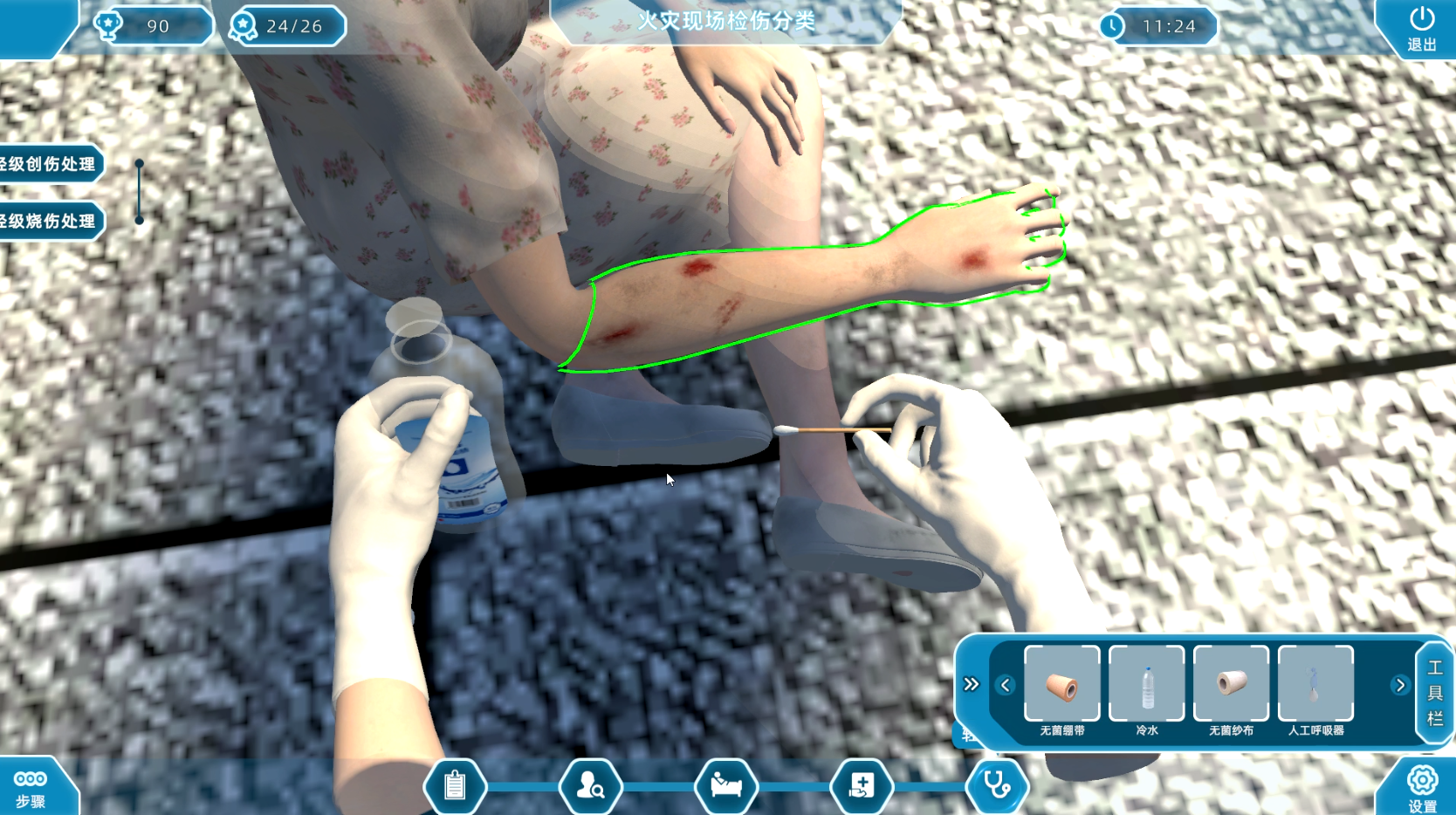Select the patient-in-bed stage icon
The width and height of the screenshot is (1456, 815).
[726, 786]
